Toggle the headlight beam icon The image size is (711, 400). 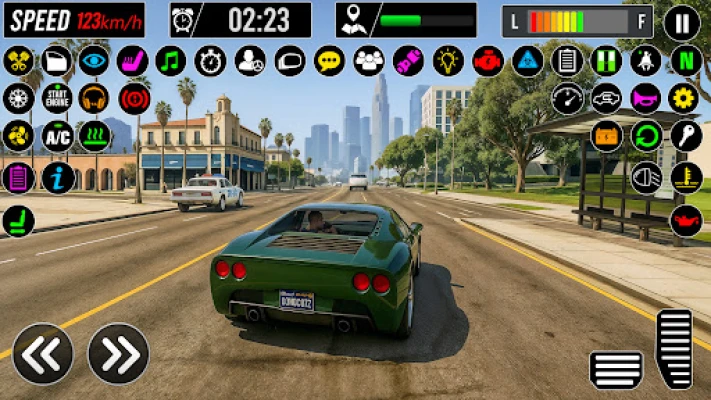(646, 177)
